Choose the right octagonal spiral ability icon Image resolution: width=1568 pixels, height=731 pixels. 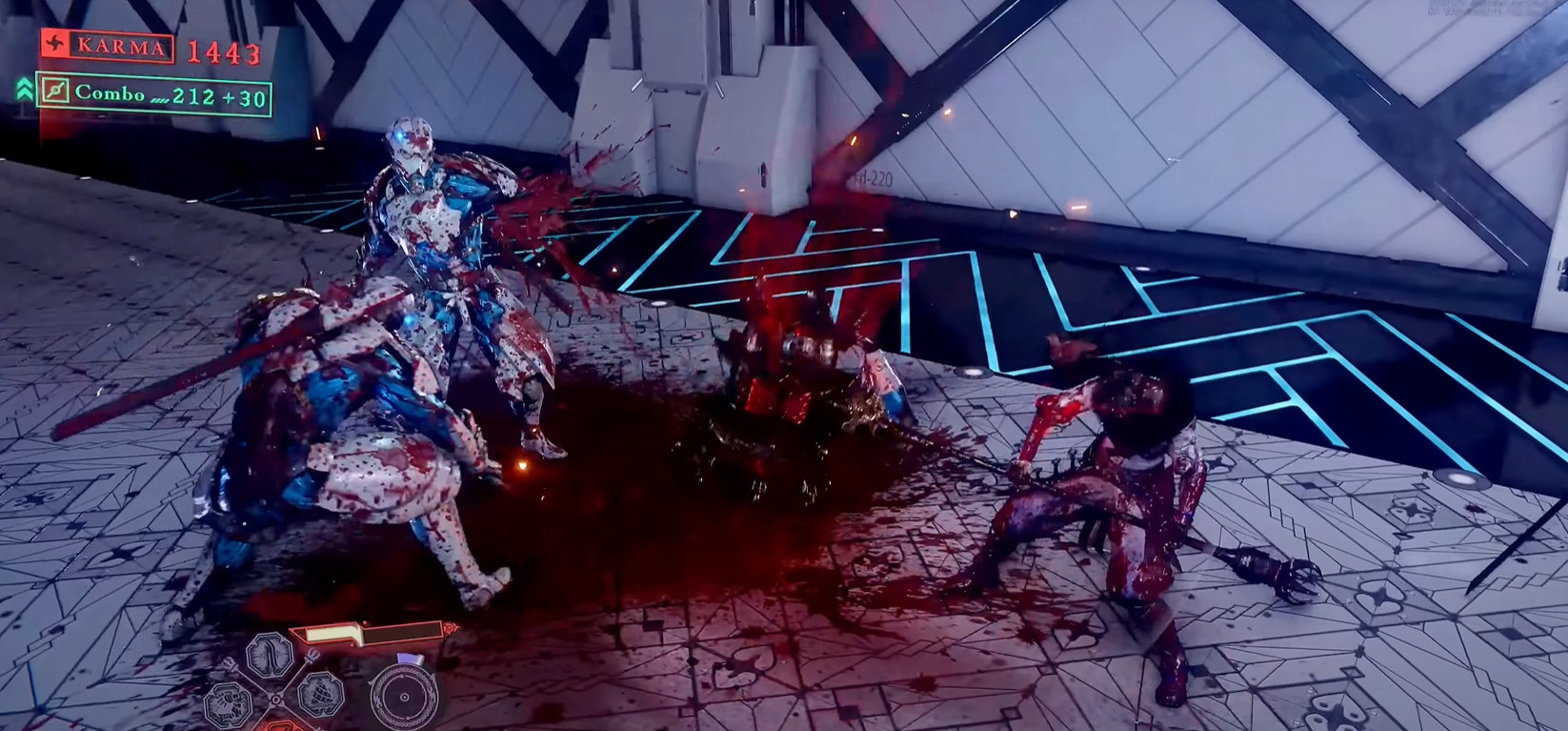point(320,695)
